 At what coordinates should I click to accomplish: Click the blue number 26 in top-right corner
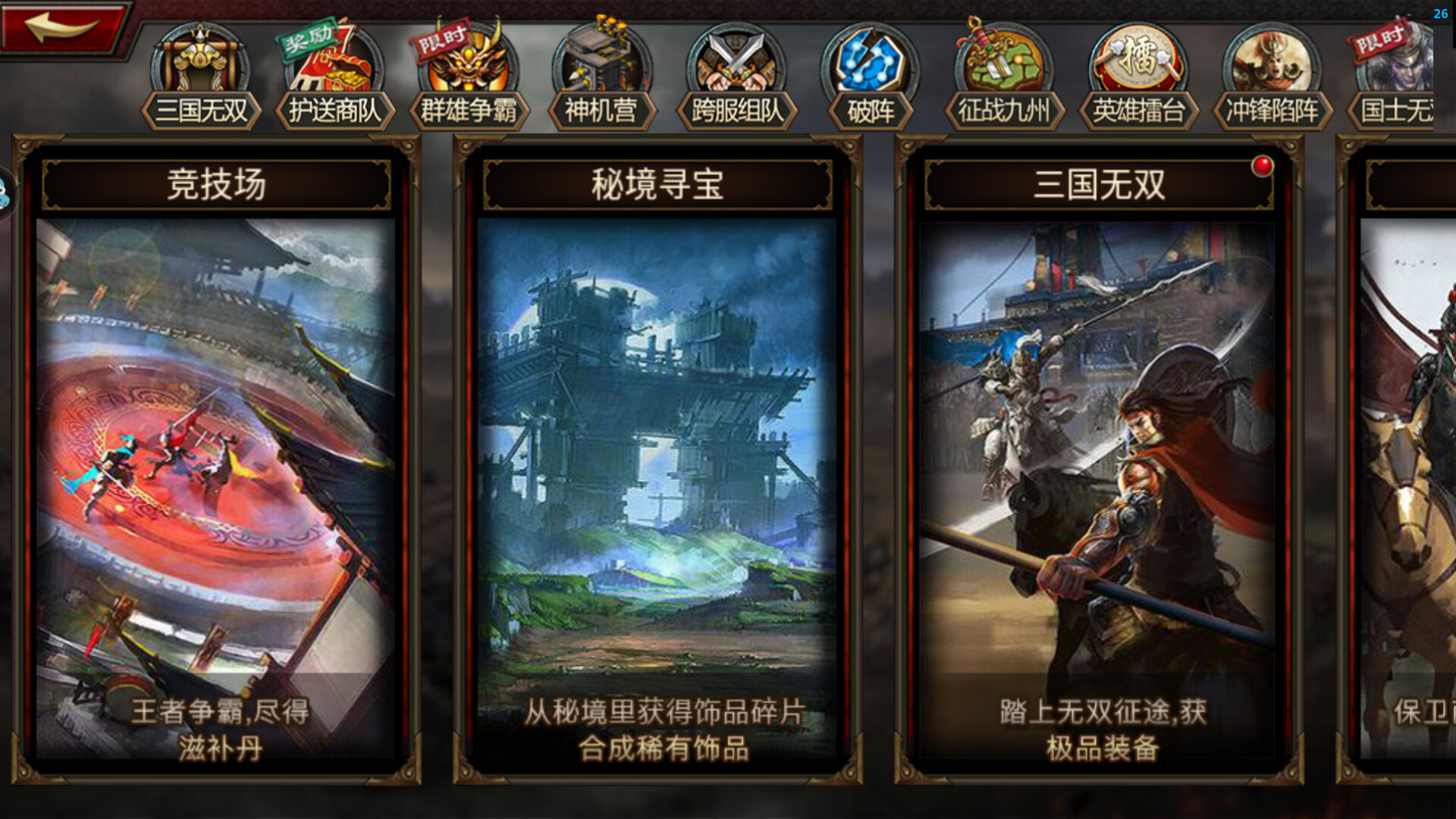[1440, 13]
